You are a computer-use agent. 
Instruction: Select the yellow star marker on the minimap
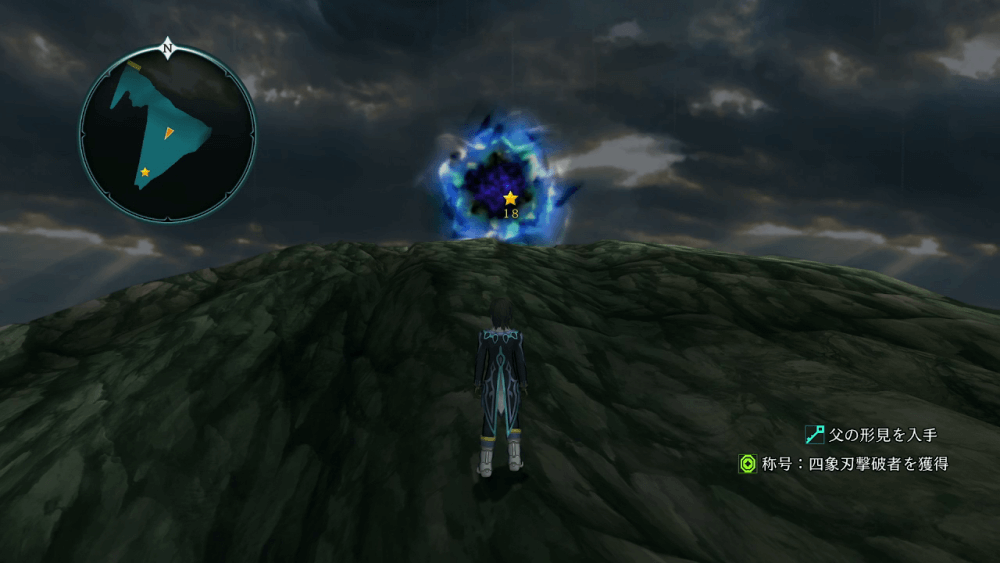145,172
